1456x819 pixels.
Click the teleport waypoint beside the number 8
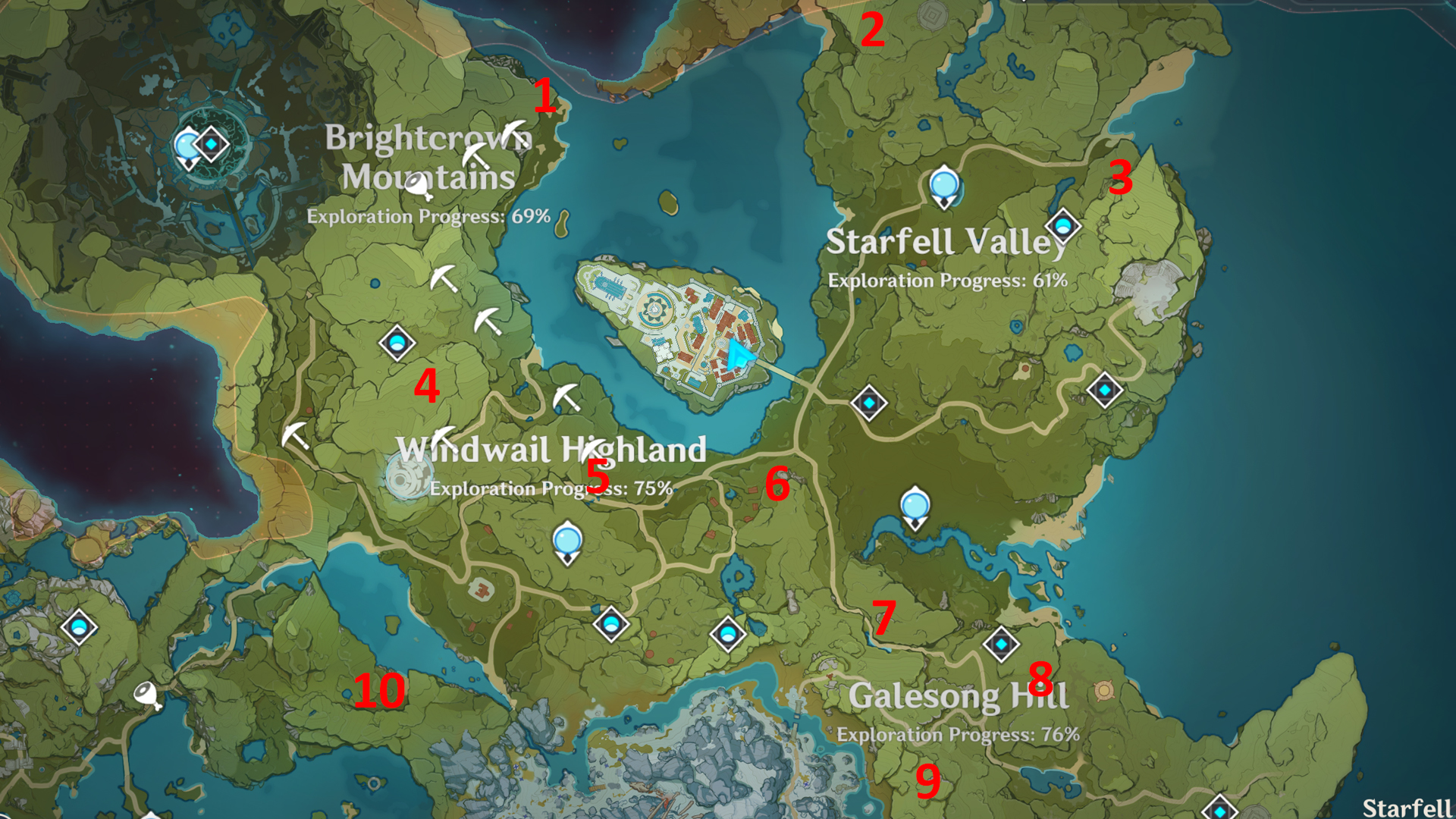click(x=1001, y=643)
